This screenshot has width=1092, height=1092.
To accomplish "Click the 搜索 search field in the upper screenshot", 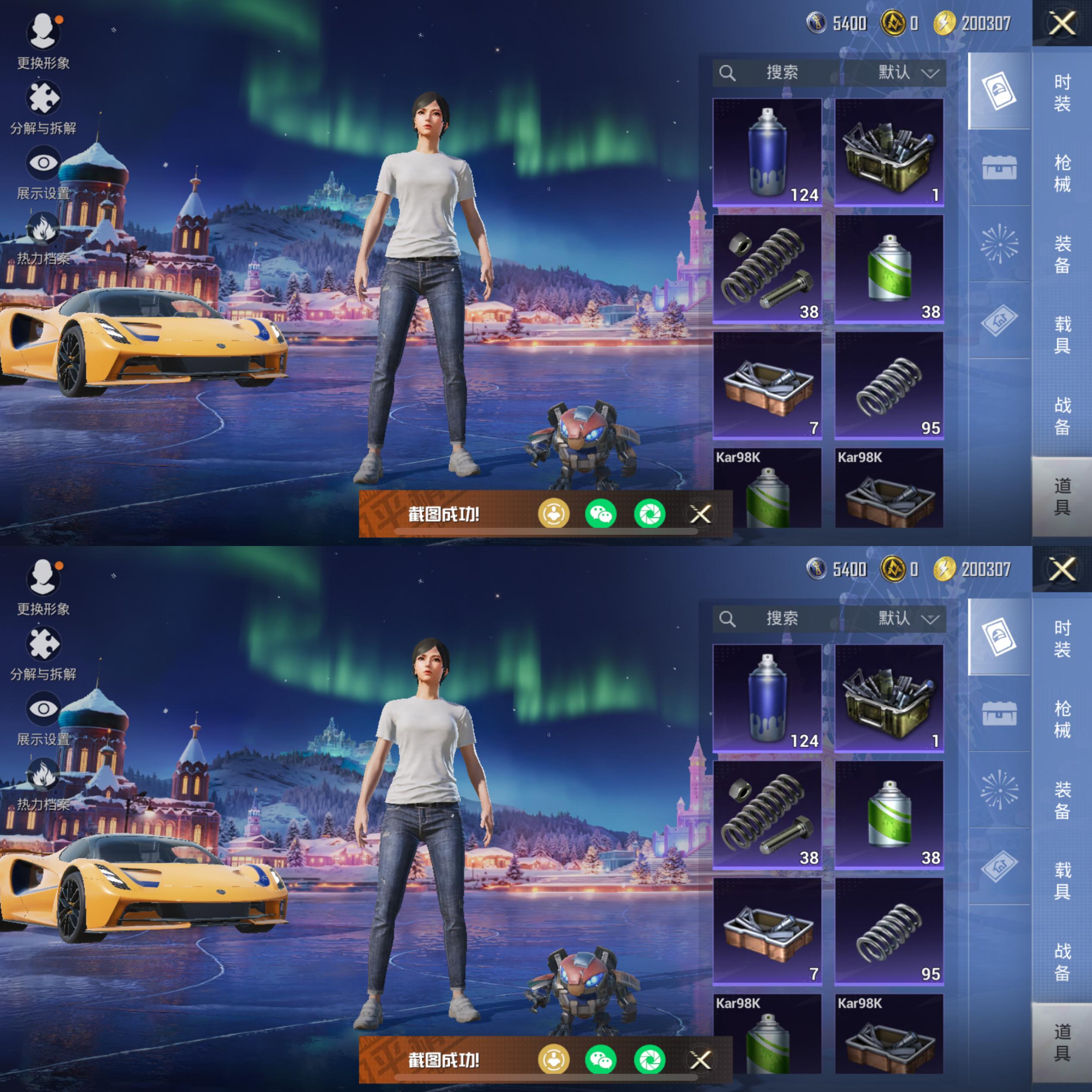I will (781, 72).
